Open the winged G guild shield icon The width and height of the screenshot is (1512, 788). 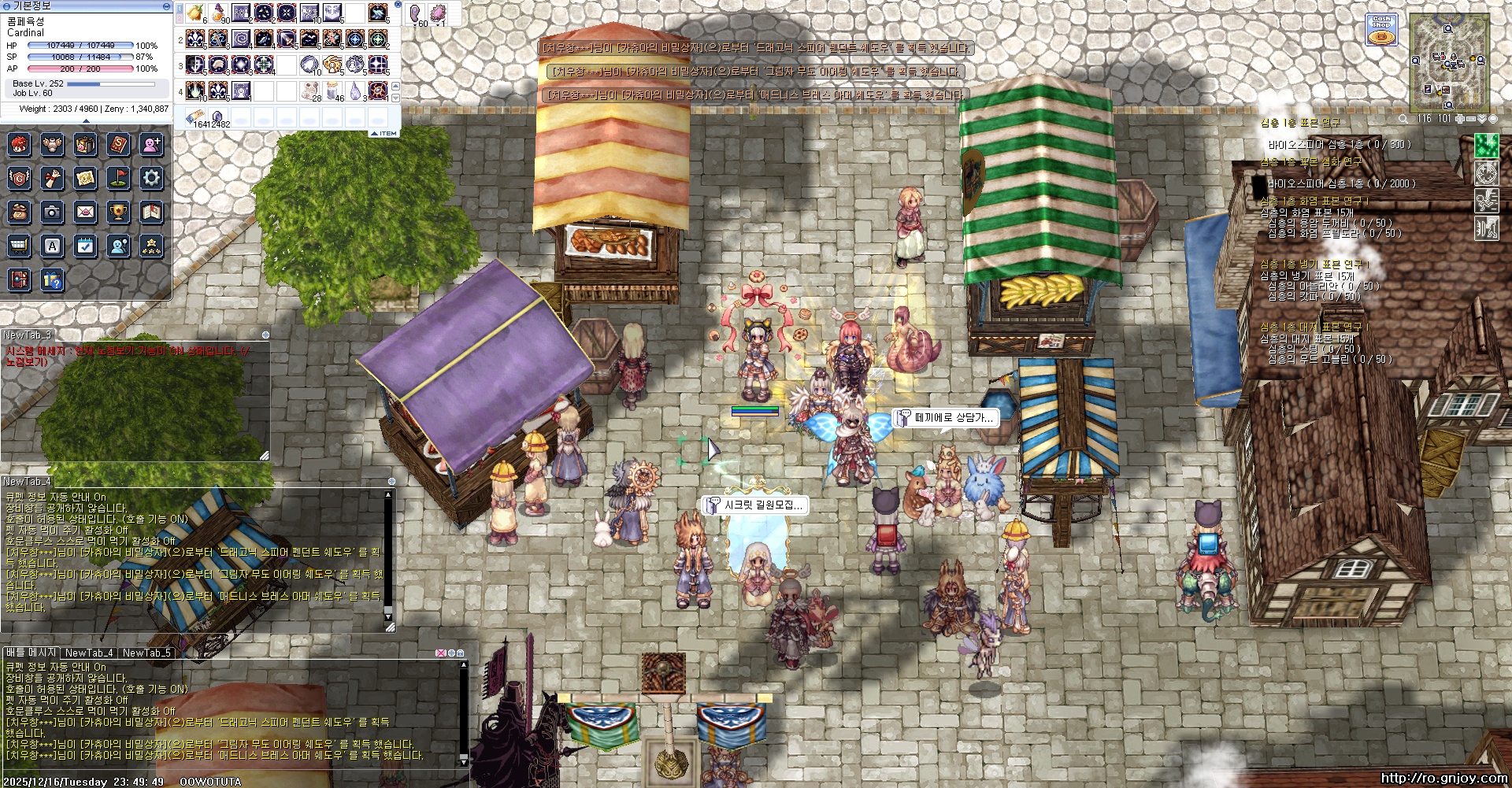(x=19, y=178)
